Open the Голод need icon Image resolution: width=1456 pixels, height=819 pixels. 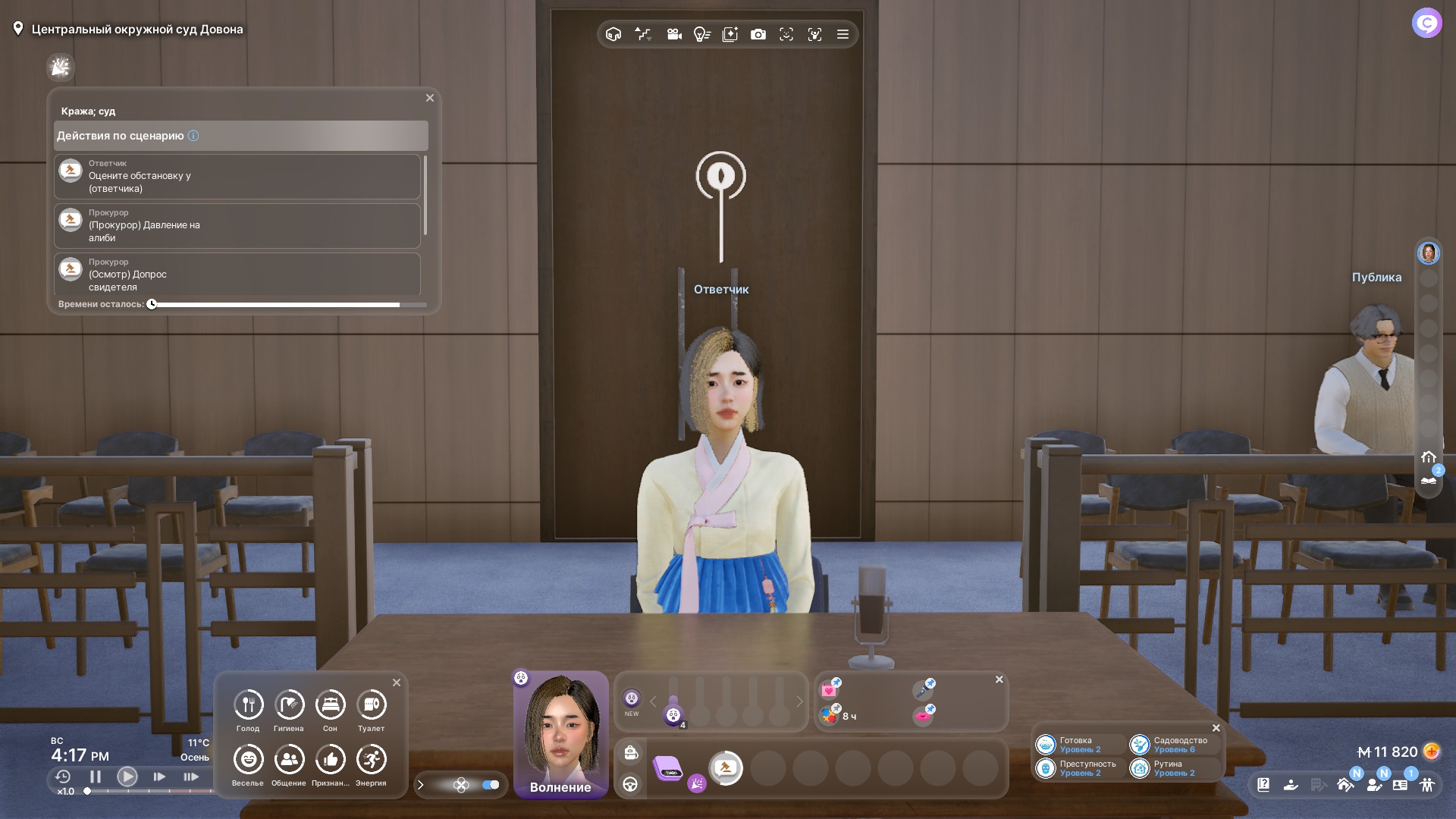248,705
